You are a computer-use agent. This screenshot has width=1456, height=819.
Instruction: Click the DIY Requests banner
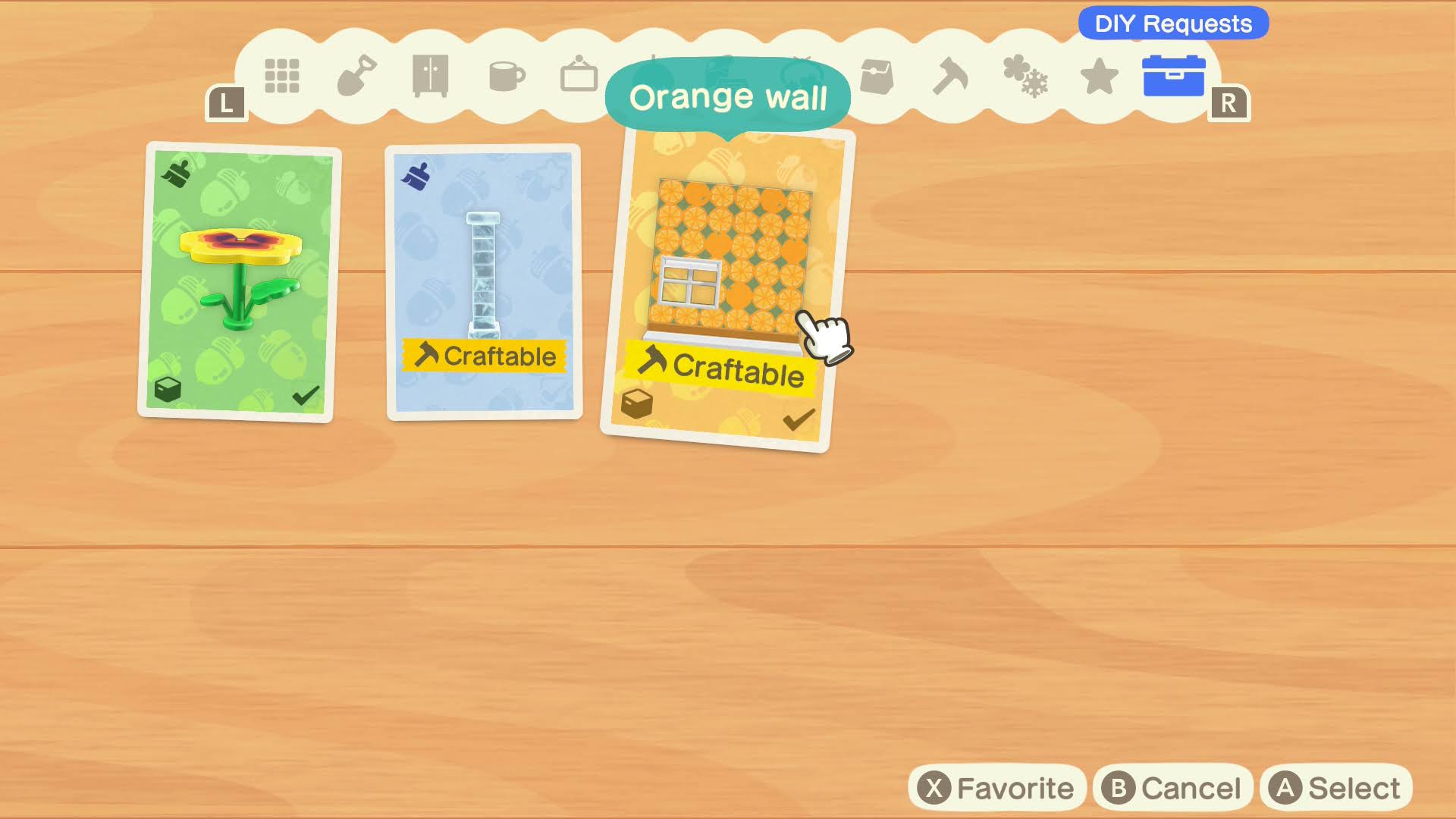coord(1172,24)
